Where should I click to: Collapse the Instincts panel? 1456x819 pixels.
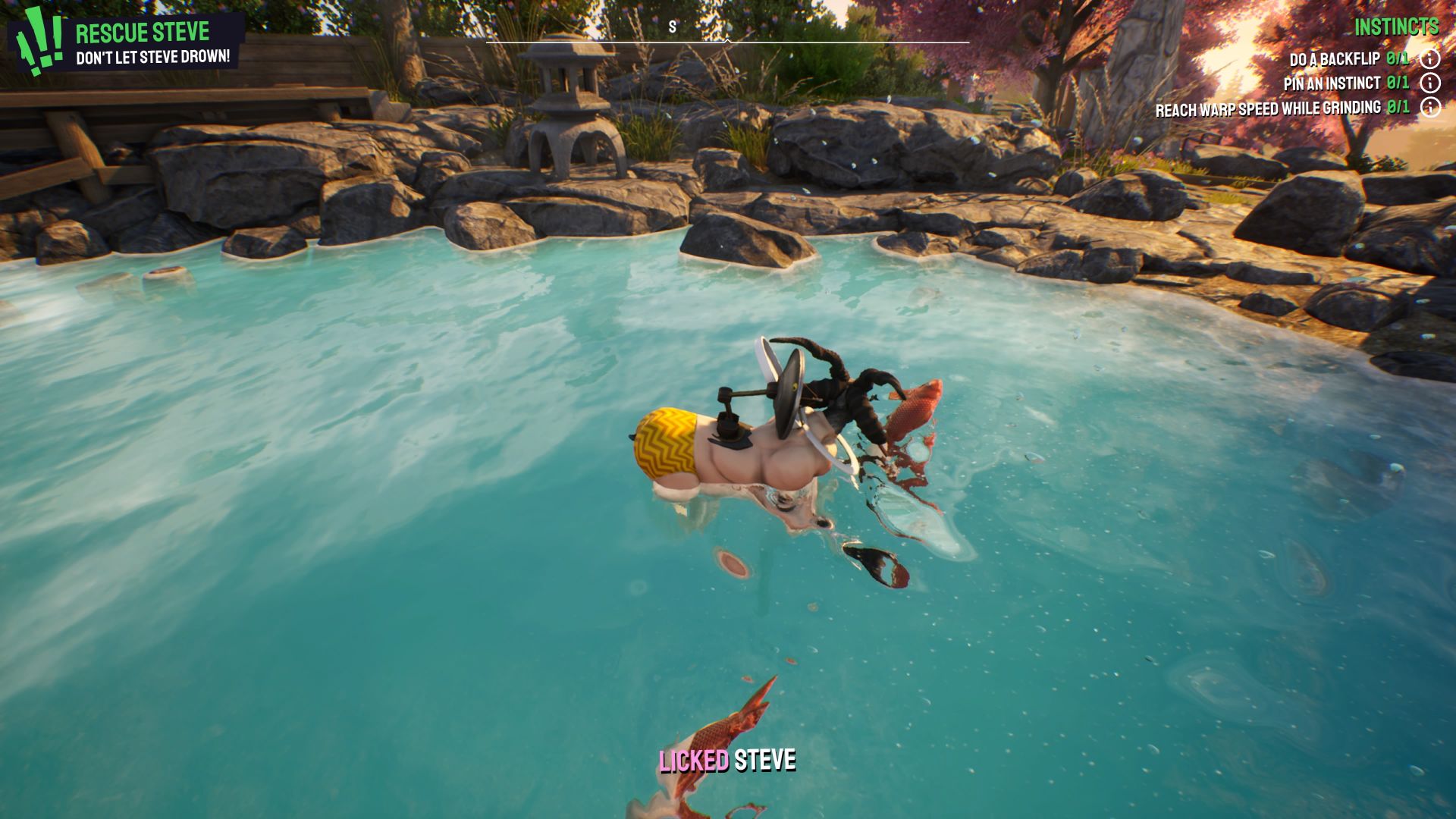(x=1398, y=27)
